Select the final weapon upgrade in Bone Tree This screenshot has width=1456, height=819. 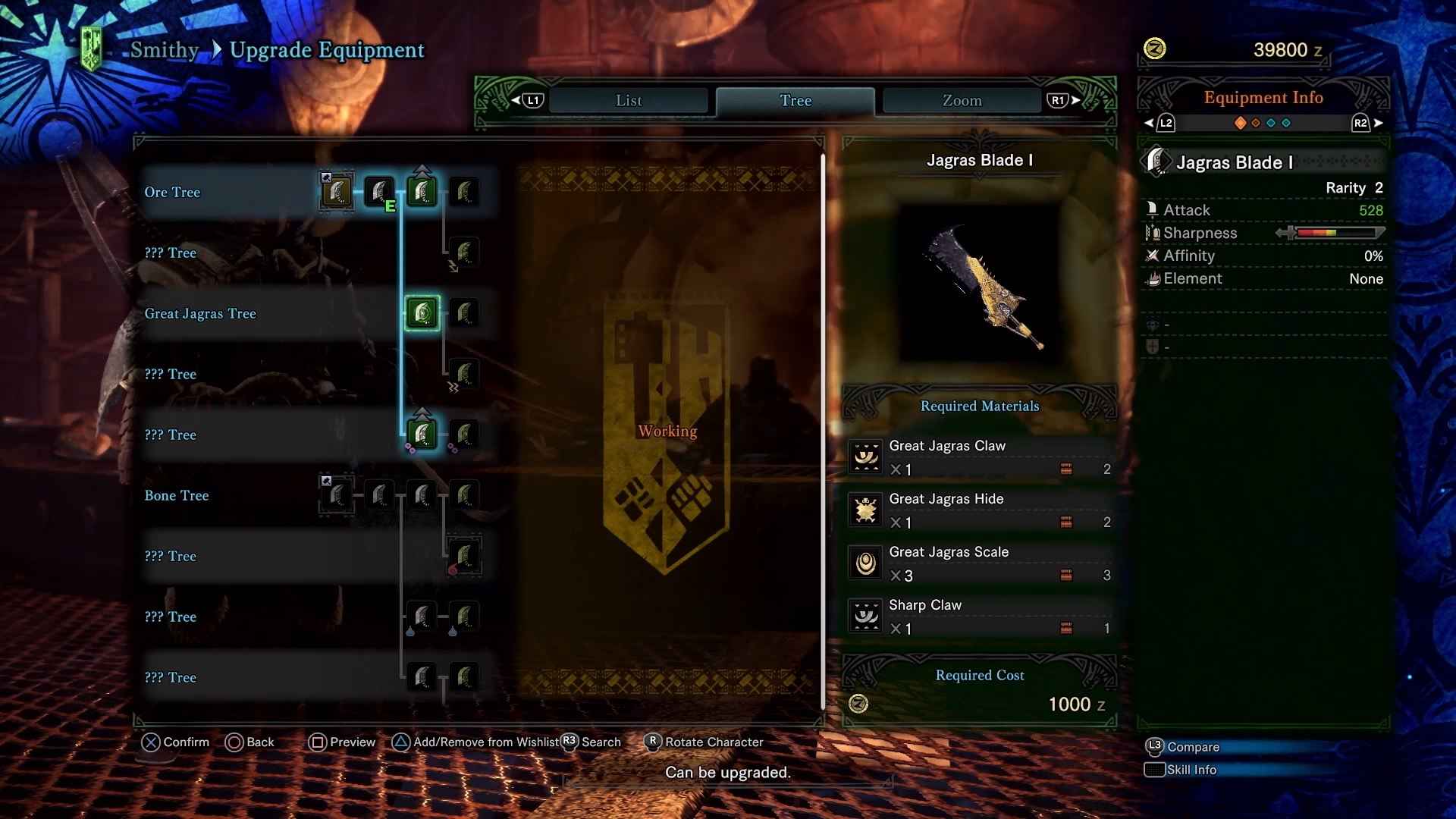click(x=465, y=495)
